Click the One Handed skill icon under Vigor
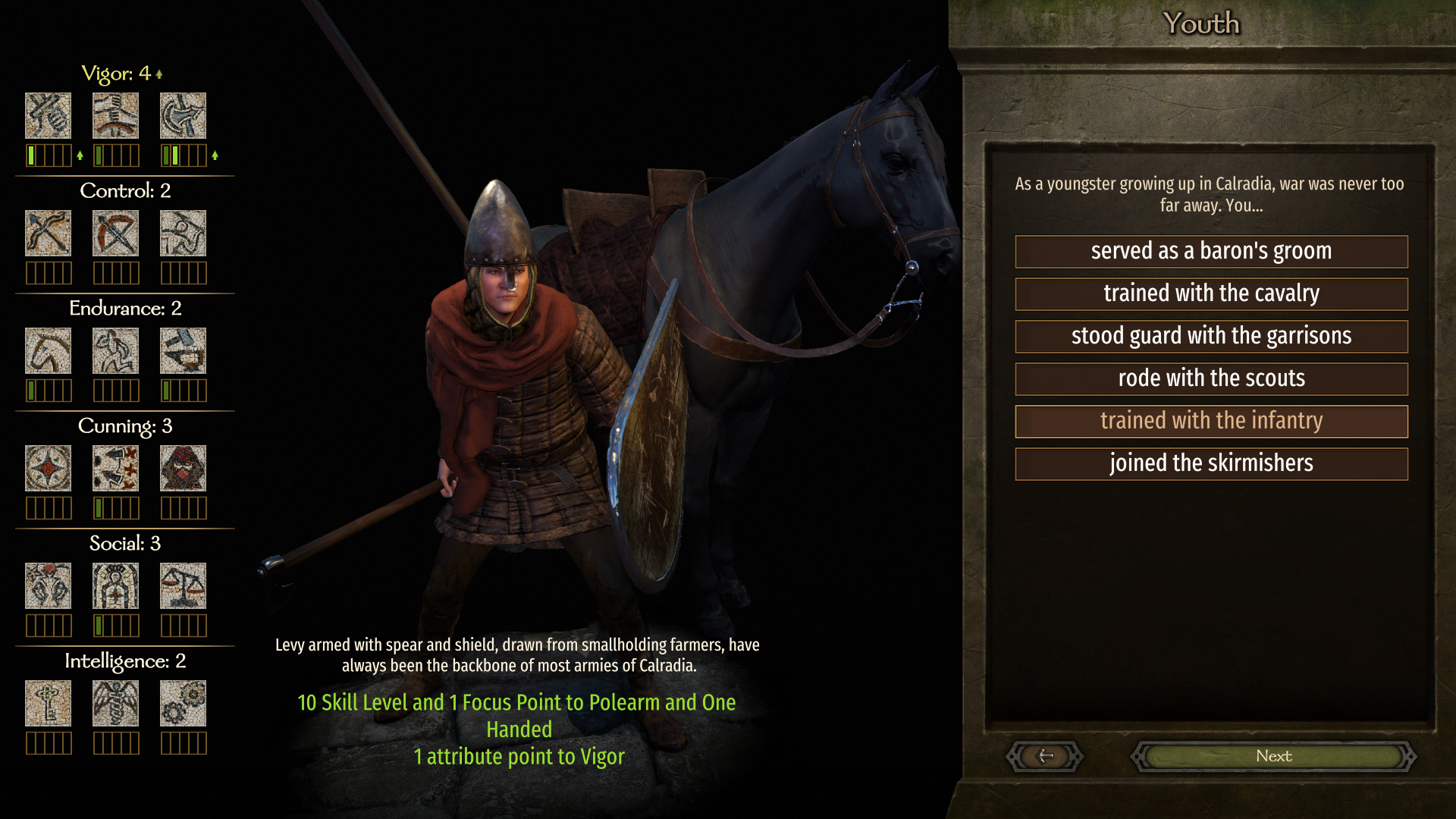The height and width of the screenshot is (819, 1456). [48, 115]
